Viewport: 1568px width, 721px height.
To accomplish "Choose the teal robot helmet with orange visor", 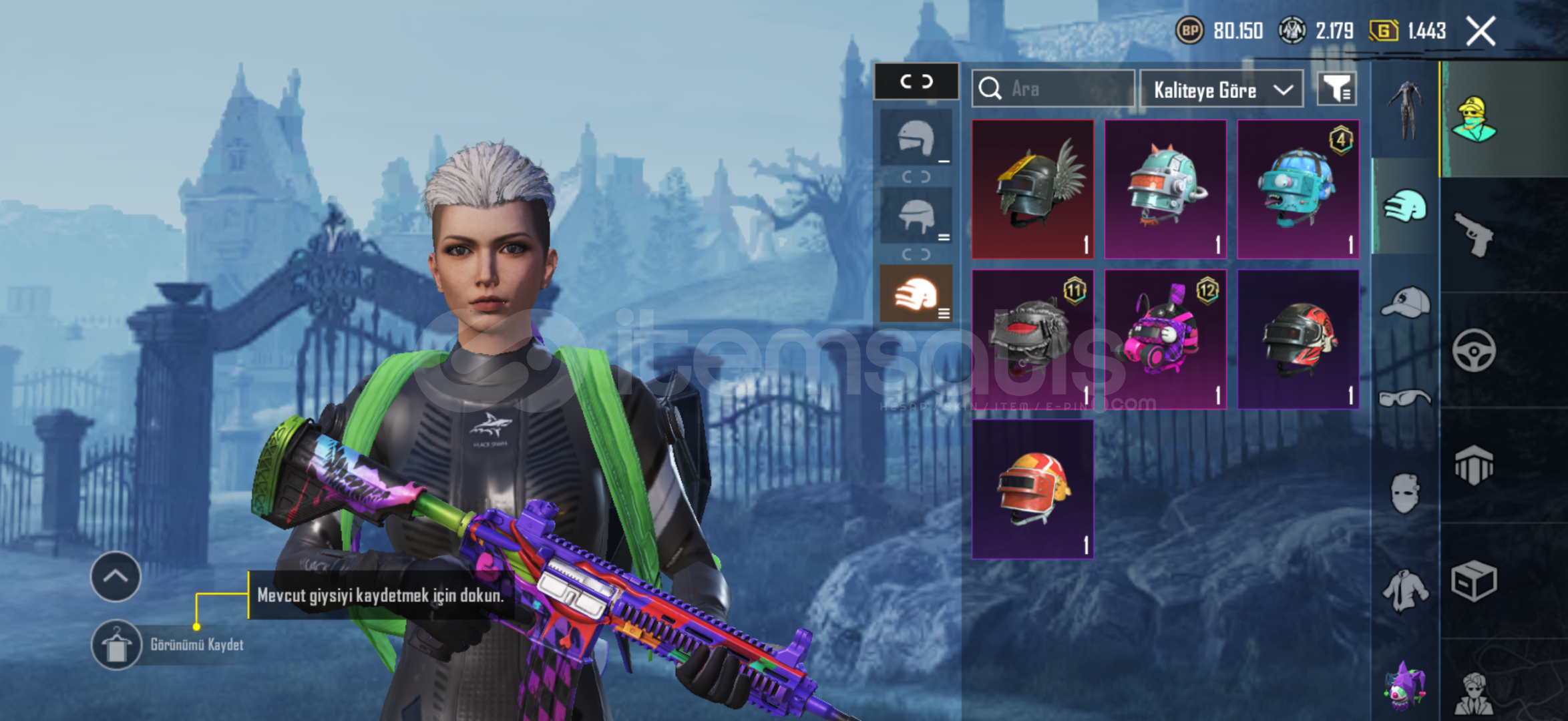I will 1165,189.
